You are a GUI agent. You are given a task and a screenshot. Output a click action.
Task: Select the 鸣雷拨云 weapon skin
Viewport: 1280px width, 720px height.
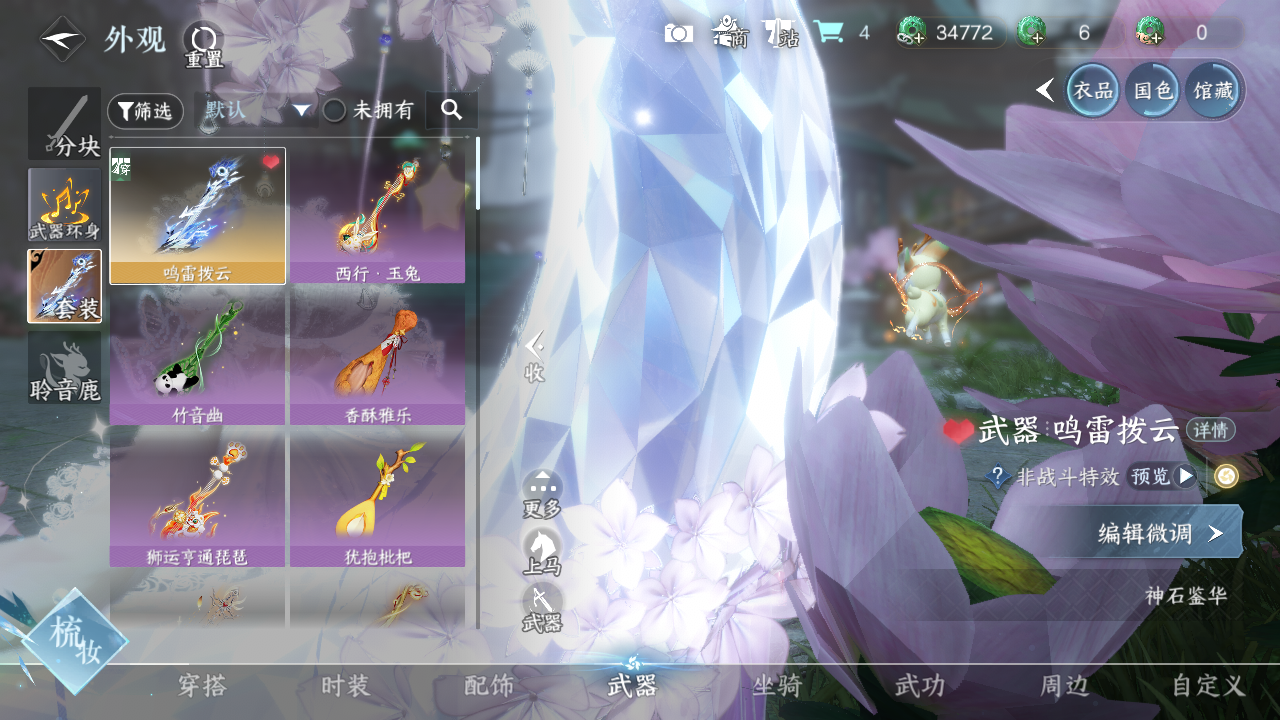click(197, 215)
